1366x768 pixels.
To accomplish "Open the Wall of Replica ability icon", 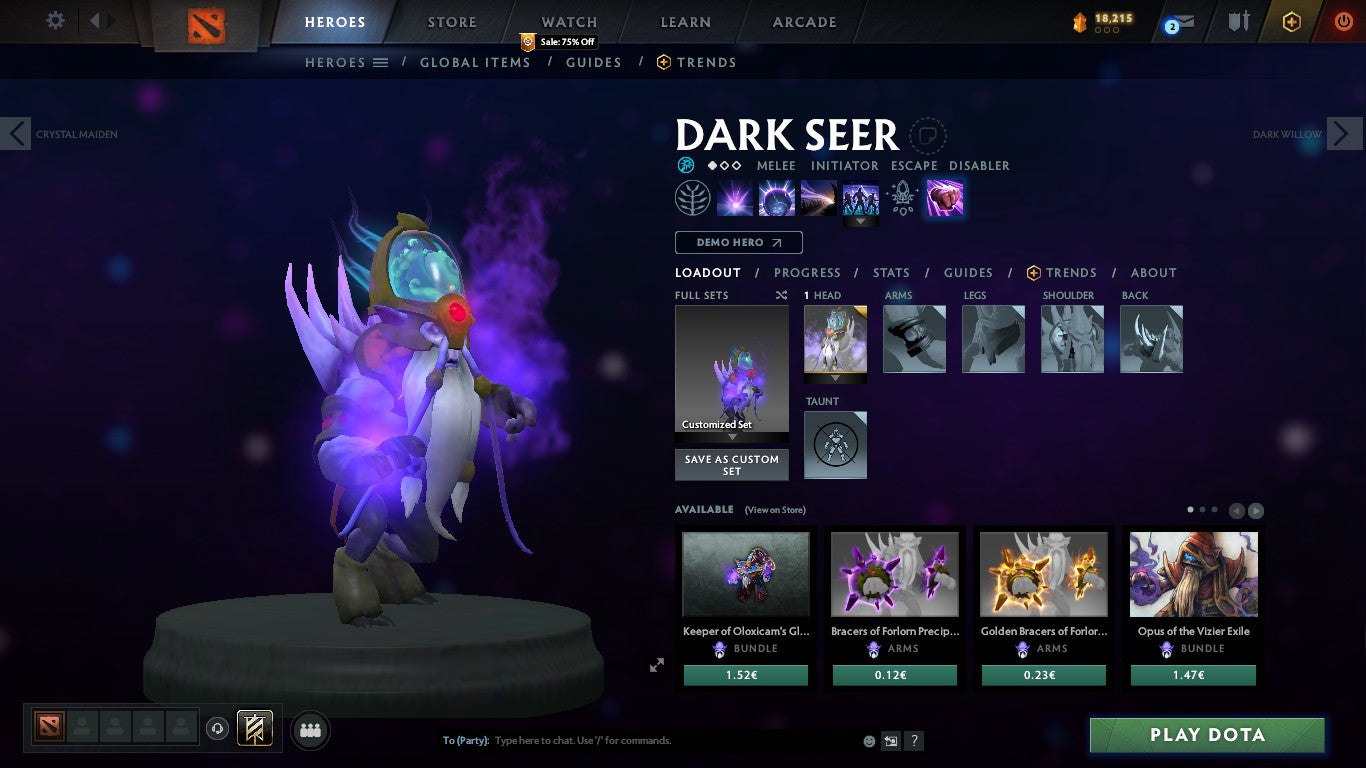I will pyautogui.click(x=861, y=200).
